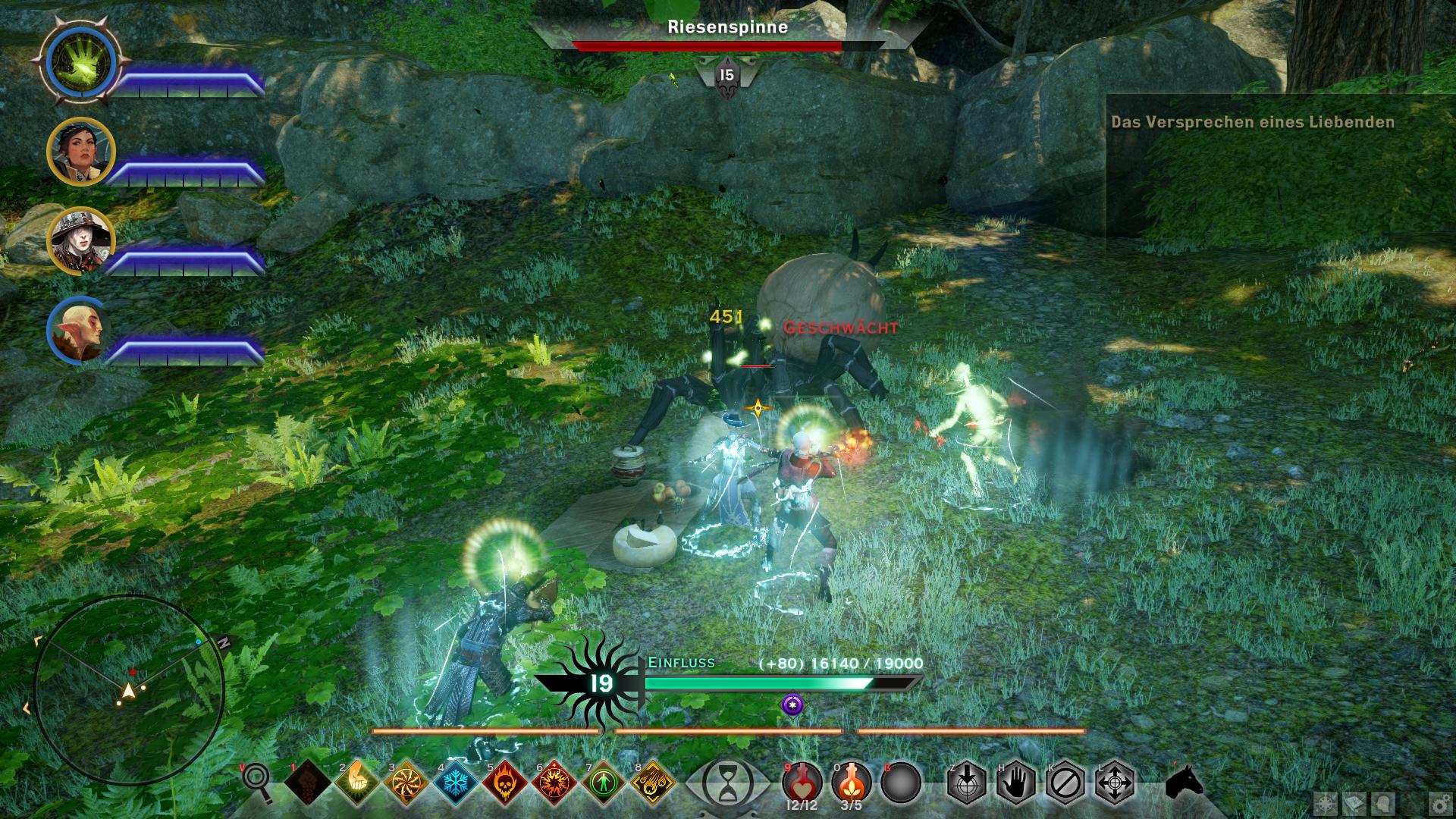This screenshot has height=819, width=1456.
Task: Use the glowing fist ability
Action: pyautogui.click(x=356, y=782)
